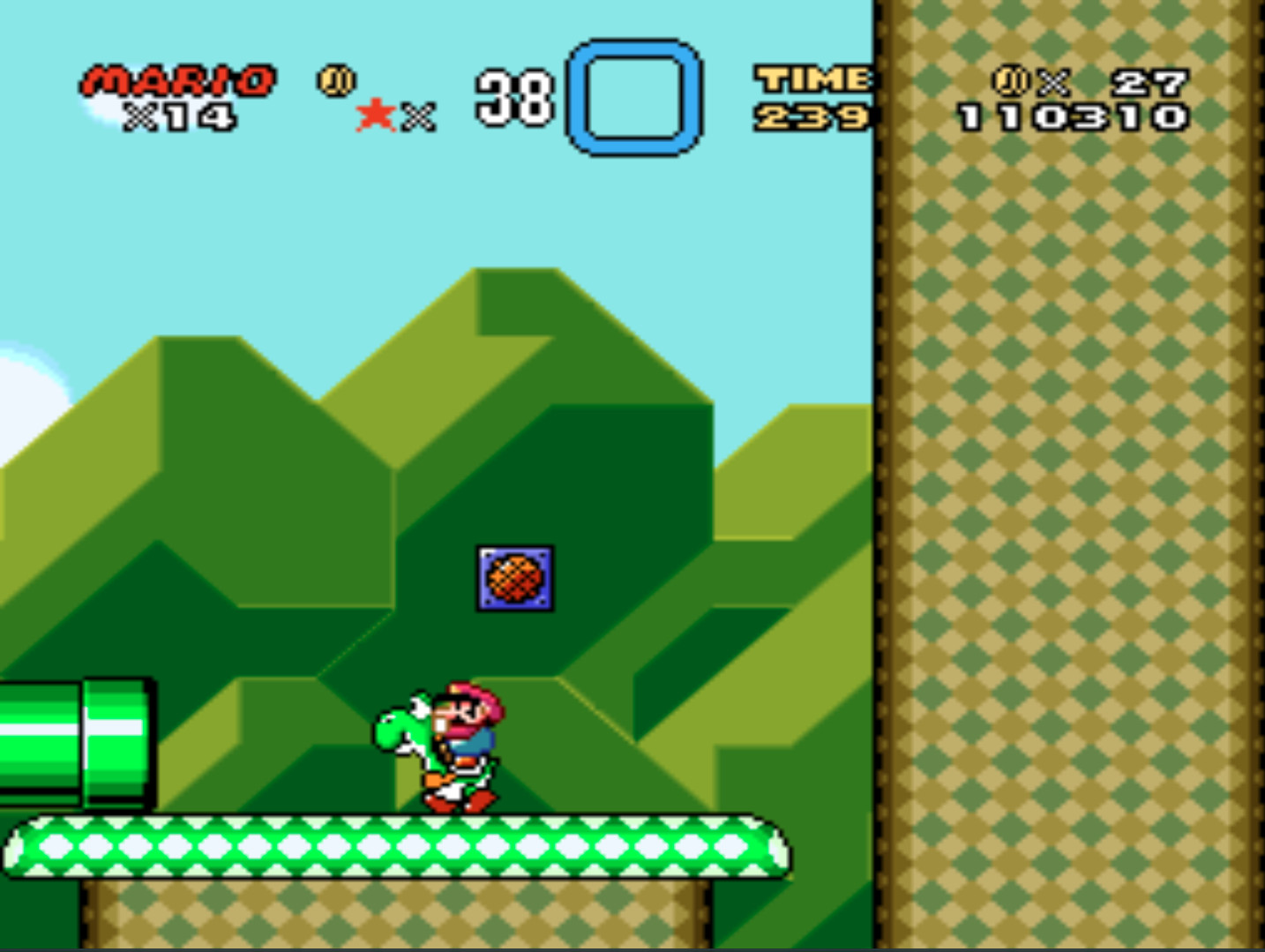
Task: Toggle the empty blue item reserve box
Action: pyautogui.click(x=632, y=95)
